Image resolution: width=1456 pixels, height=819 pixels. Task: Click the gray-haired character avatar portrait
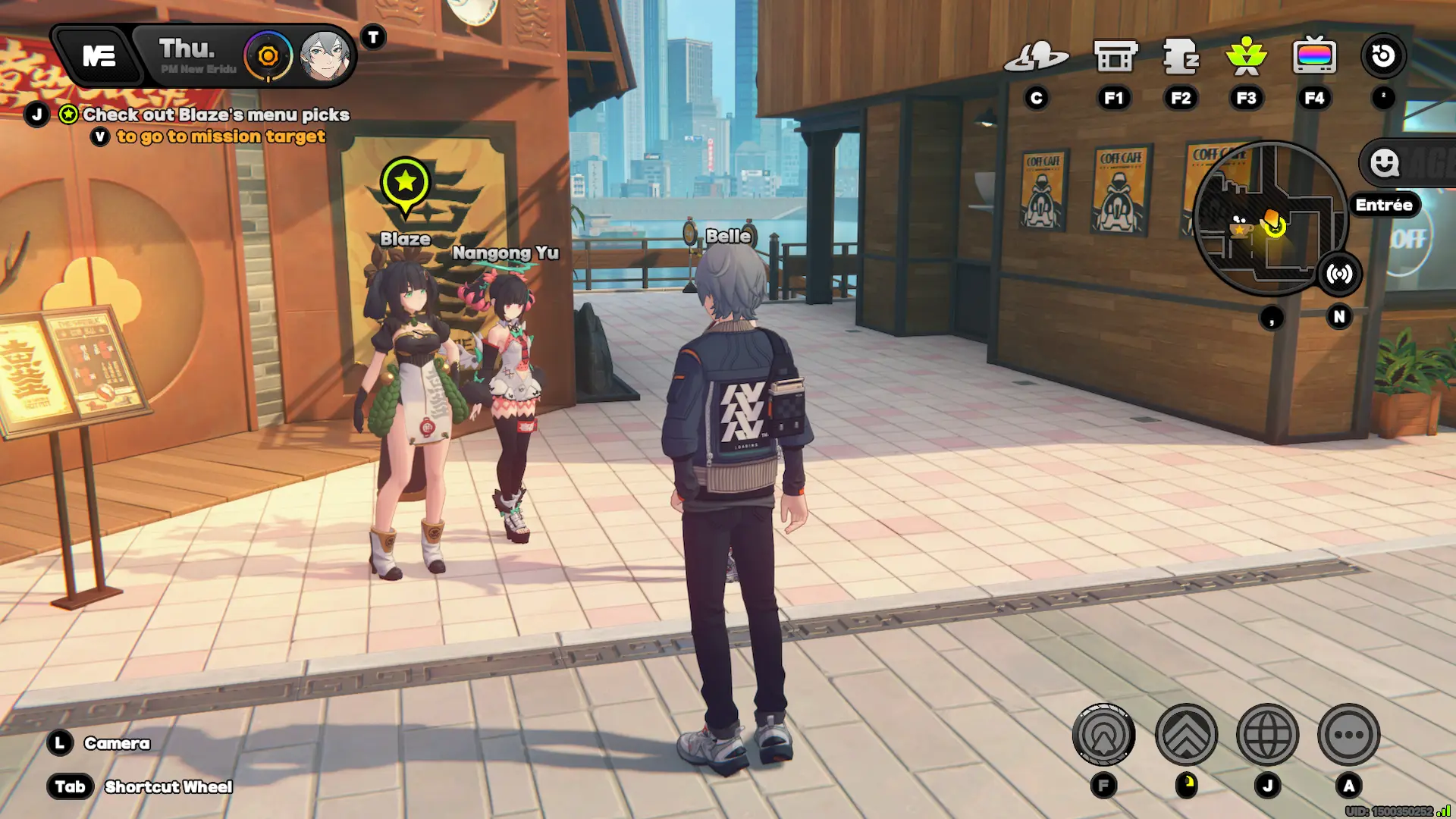pos(325,56)
